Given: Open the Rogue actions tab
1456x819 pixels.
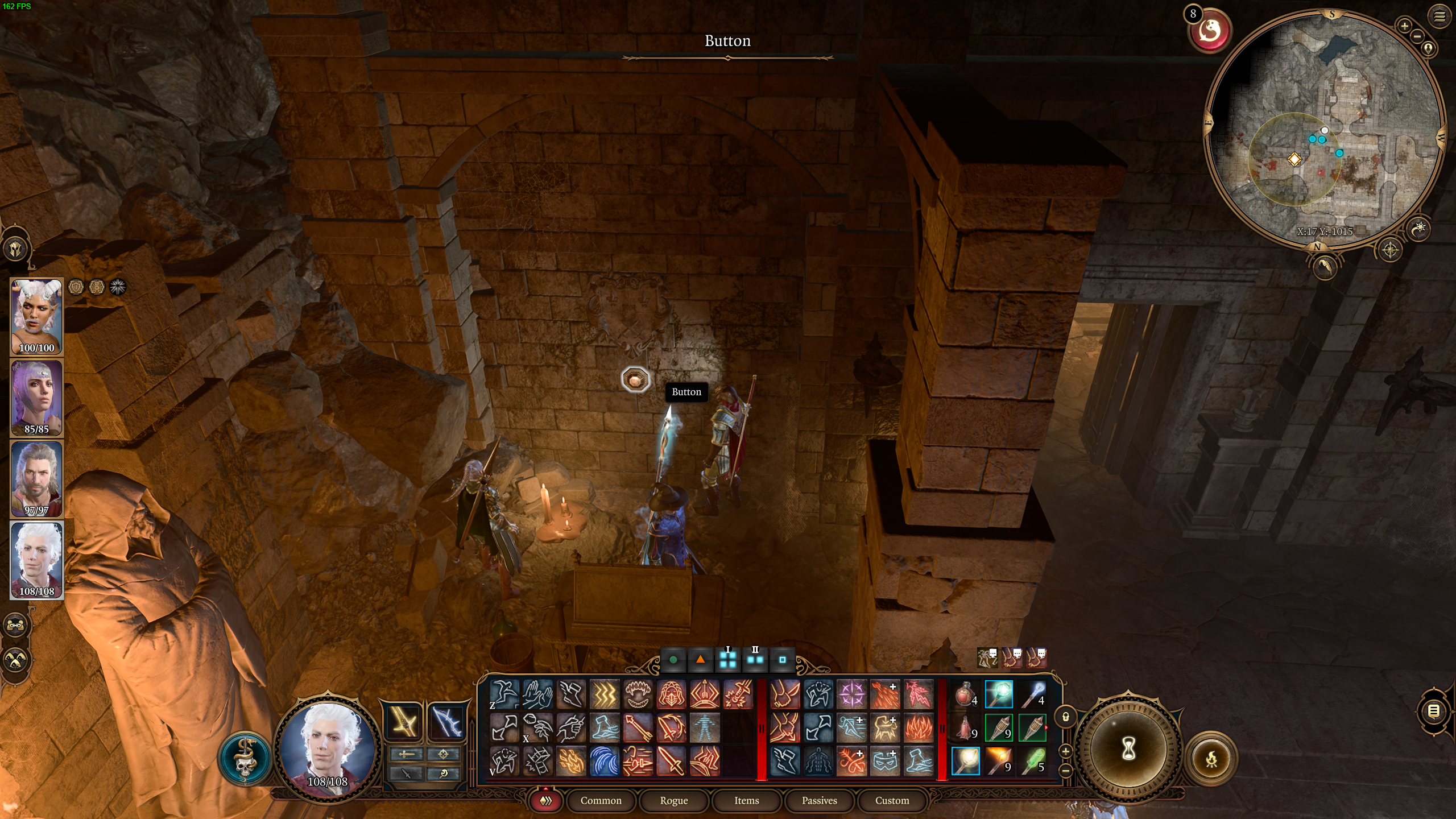Looking at the screenshot, I should 673,801.
